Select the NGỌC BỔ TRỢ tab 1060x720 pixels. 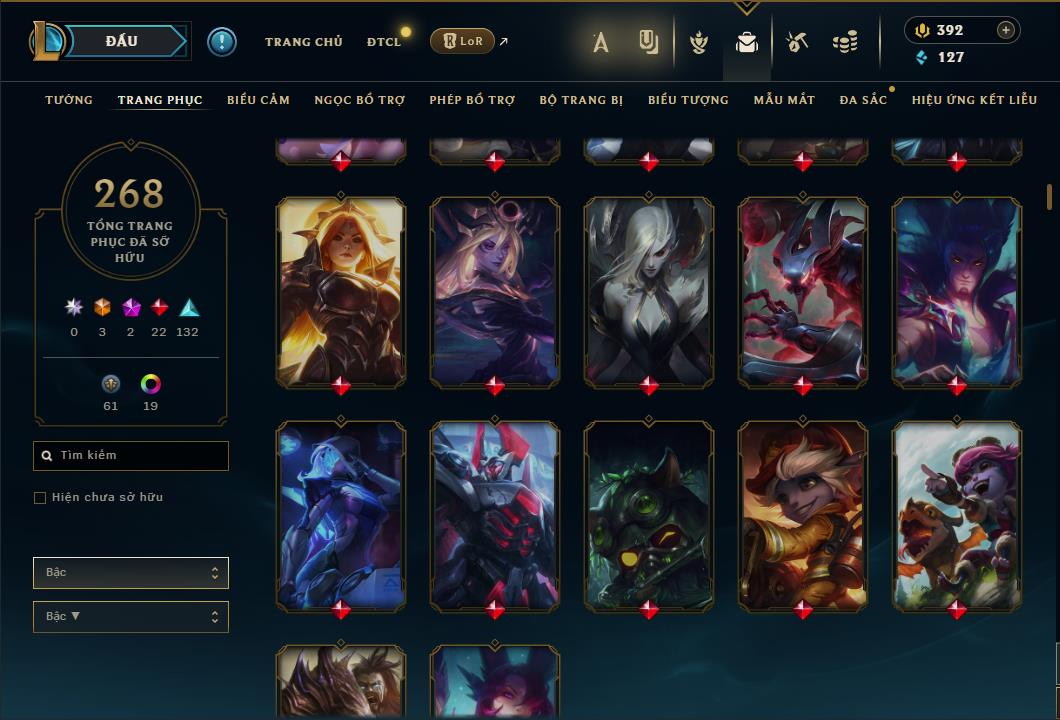359,100
